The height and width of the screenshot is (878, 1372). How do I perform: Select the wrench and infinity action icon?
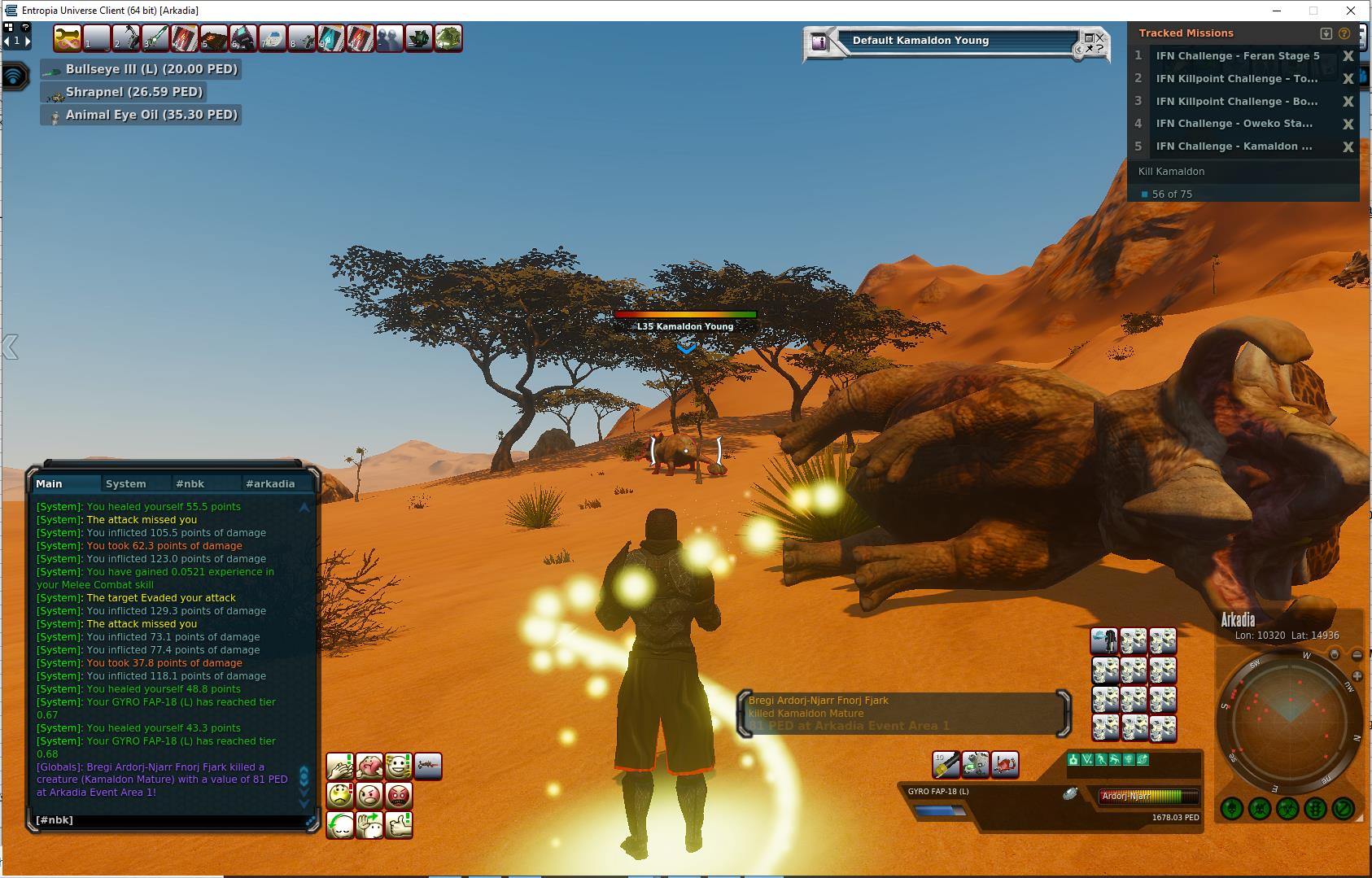[x=68, y=38]
